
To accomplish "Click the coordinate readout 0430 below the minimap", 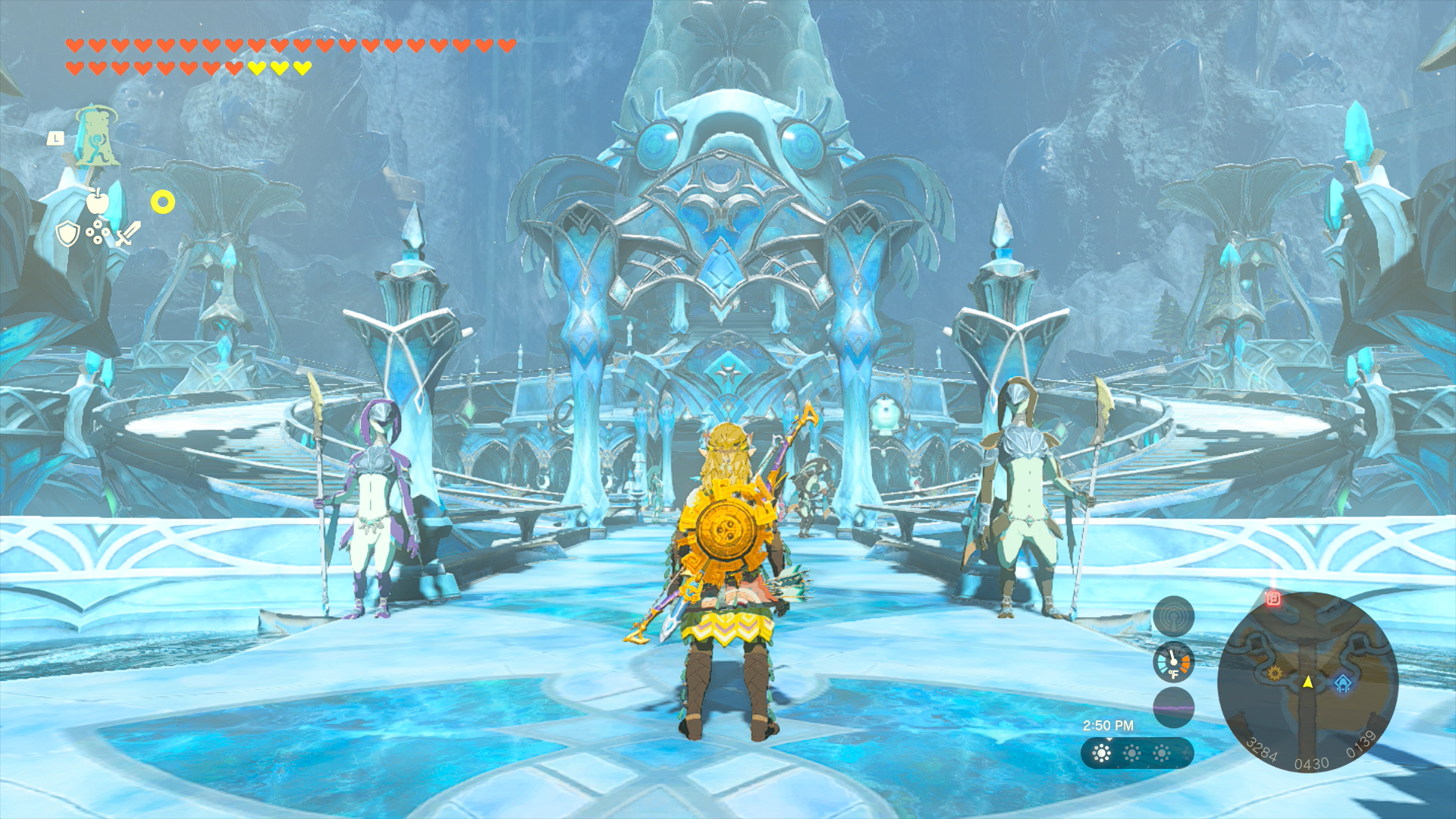I will 1312,762.
